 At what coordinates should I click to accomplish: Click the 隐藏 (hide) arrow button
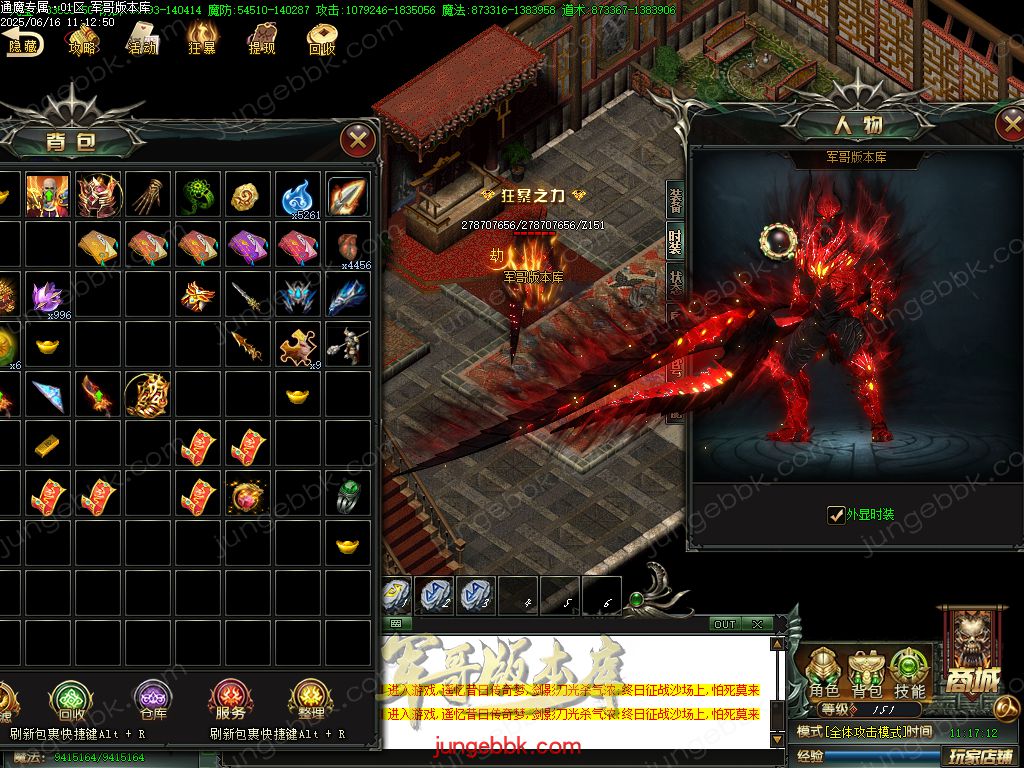(x=22, y=40)
